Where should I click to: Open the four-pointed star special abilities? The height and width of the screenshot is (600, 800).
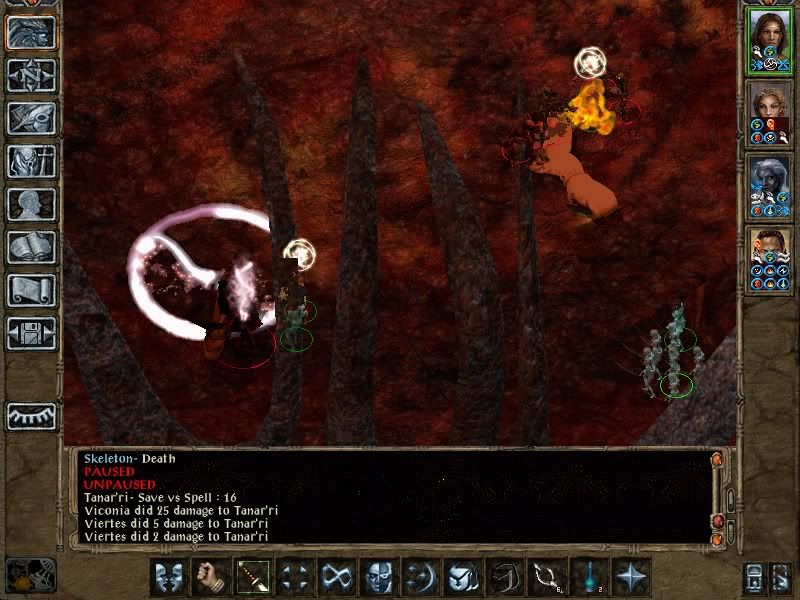click(x=631, y=577)
